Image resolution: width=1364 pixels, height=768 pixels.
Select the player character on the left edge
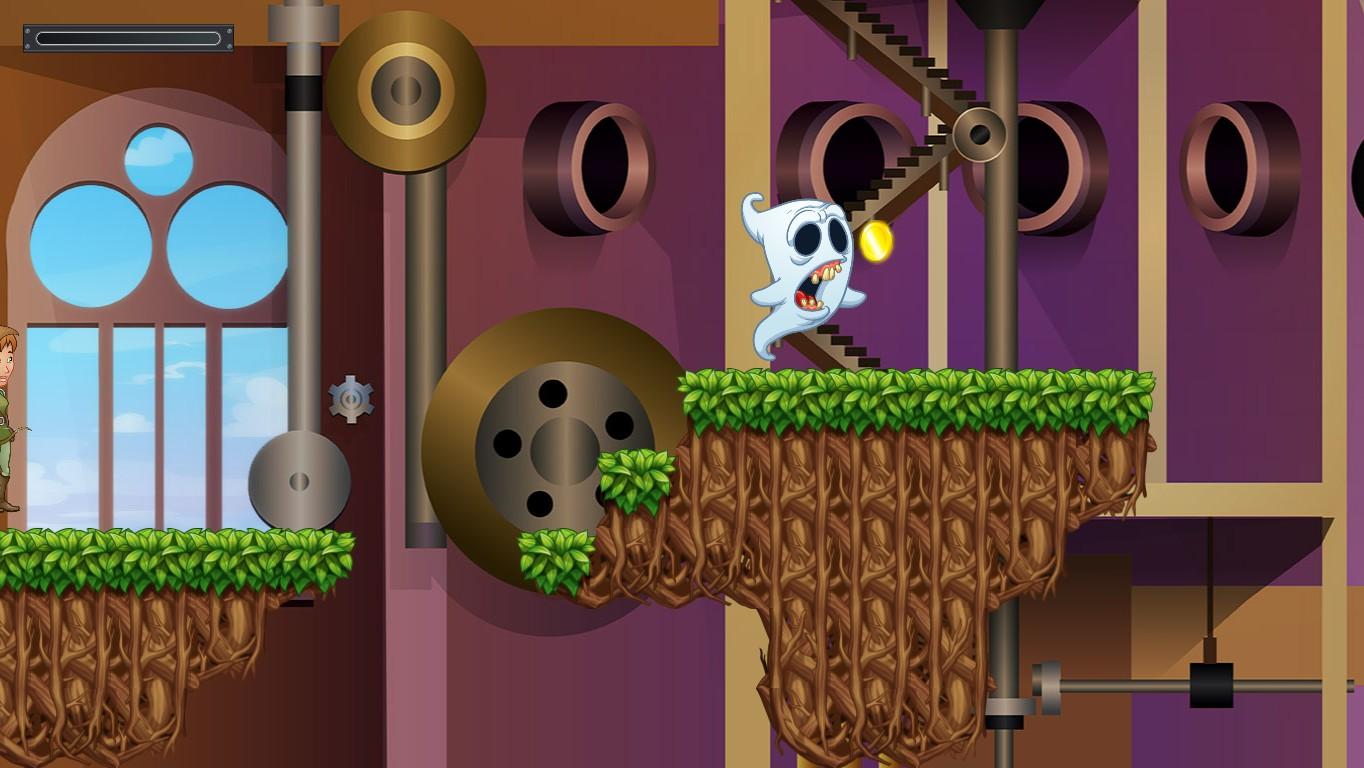click(10, 430)
